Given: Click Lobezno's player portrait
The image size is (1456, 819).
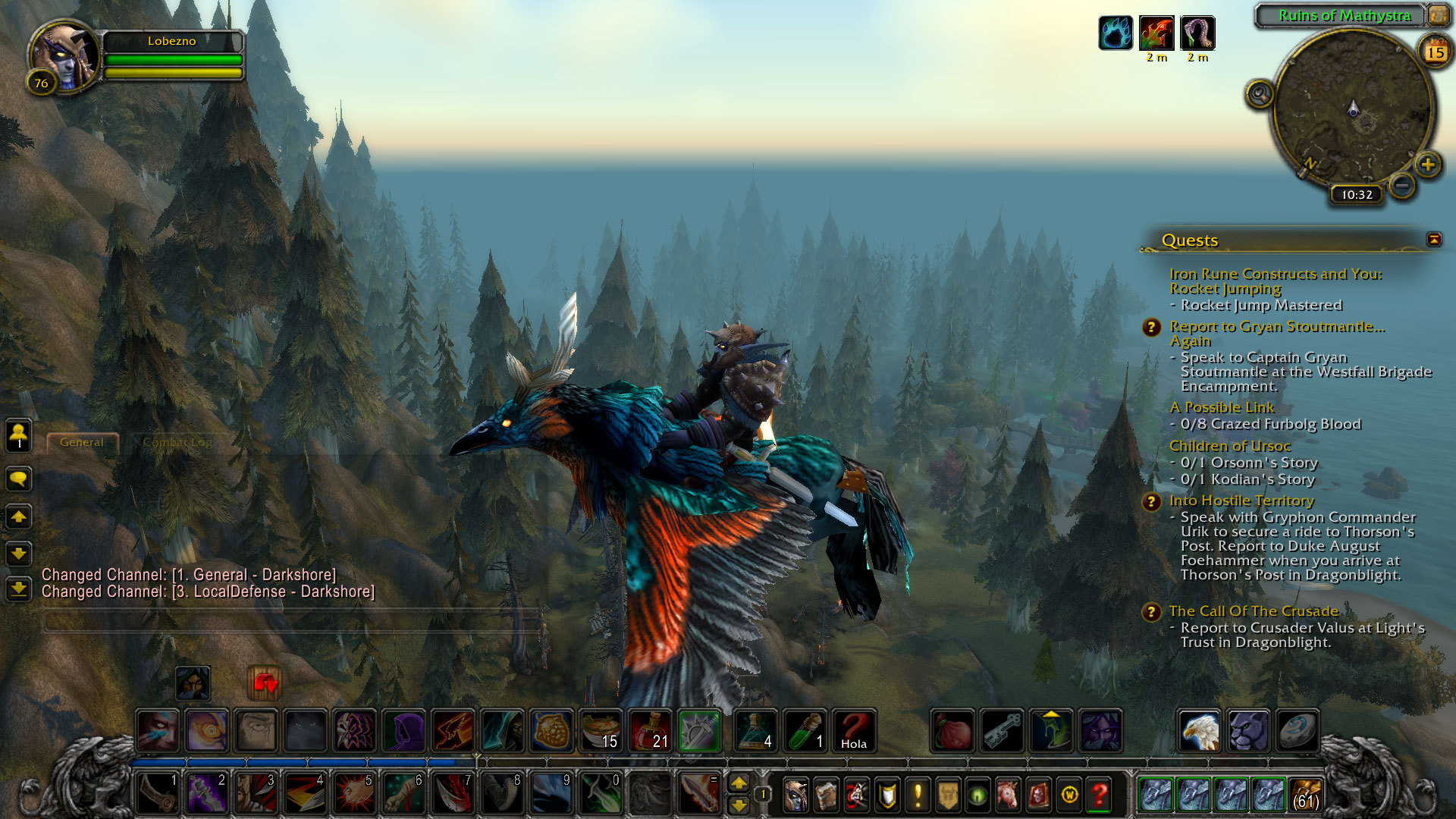Looking at the screenshot, I should pyautogui.click(x=64, y=56).
